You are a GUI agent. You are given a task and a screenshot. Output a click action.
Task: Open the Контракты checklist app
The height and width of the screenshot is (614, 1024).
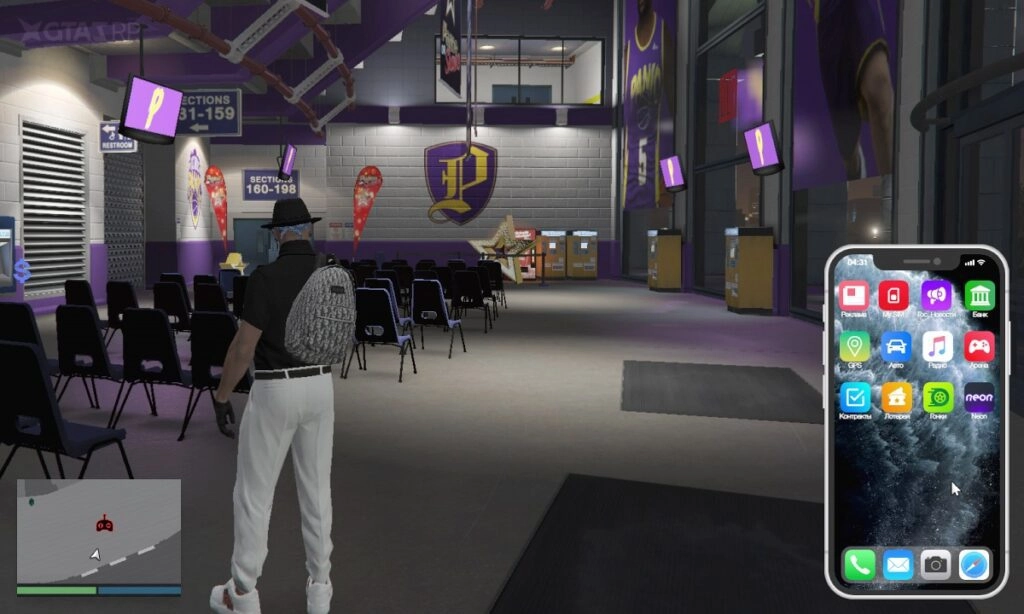pos(854,397)
